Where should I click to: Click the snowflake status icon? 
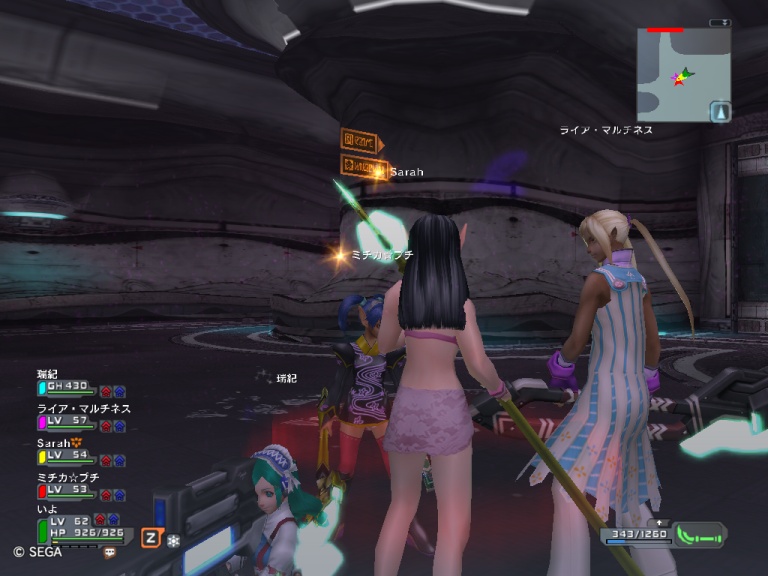(x=172, y=538)
